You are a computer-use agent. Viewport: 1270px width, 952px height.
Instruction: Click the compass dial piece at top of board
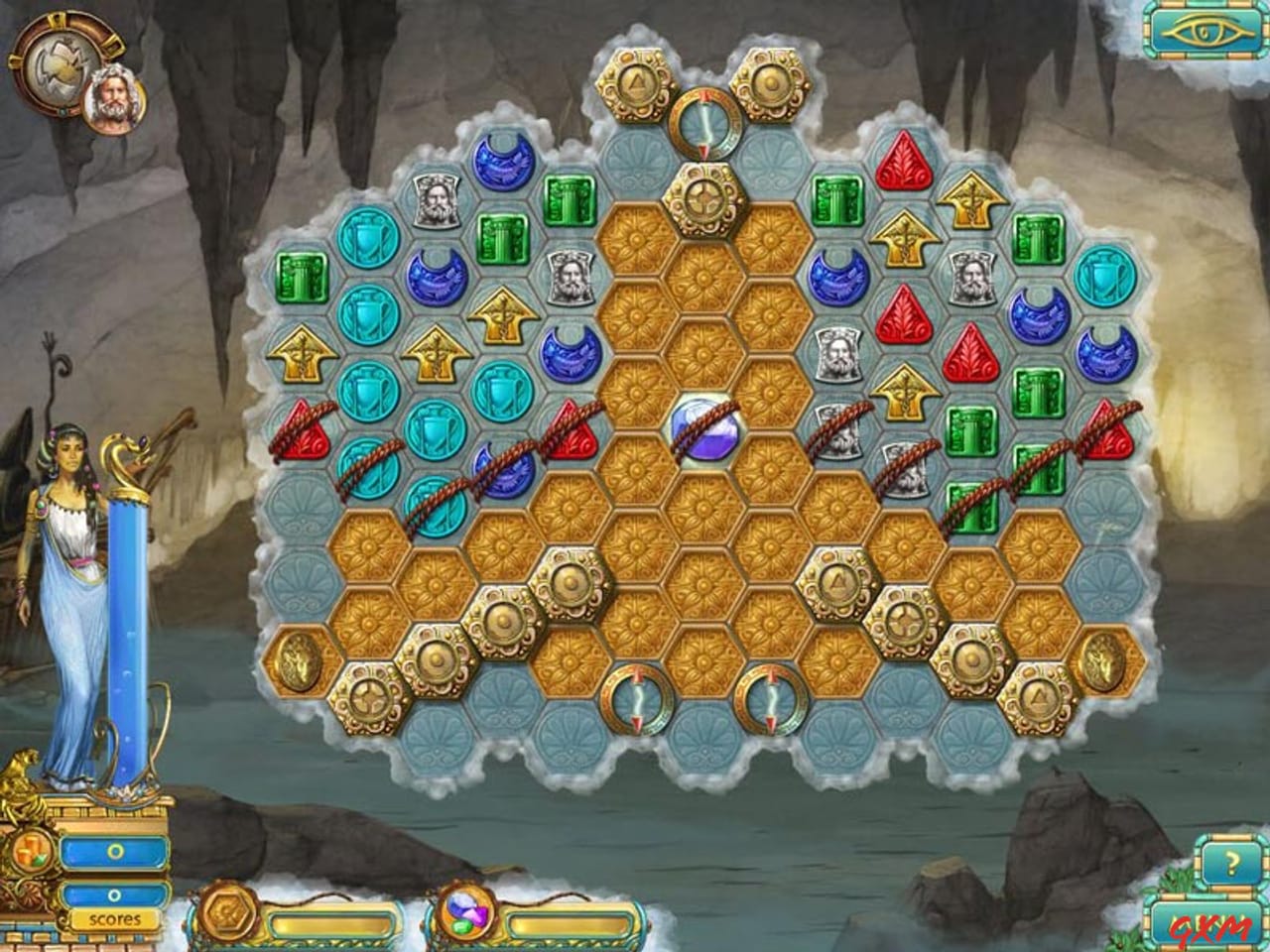(705, 123)
